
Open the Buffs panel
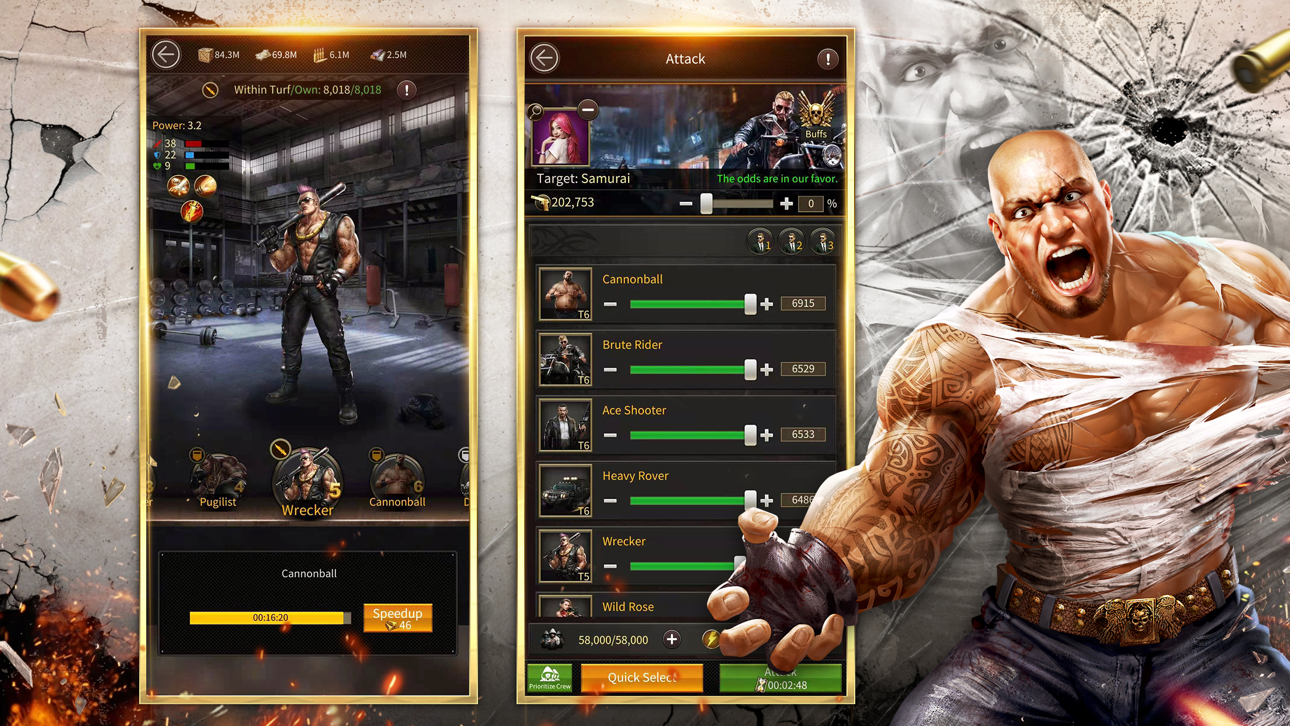click(816, 120)
